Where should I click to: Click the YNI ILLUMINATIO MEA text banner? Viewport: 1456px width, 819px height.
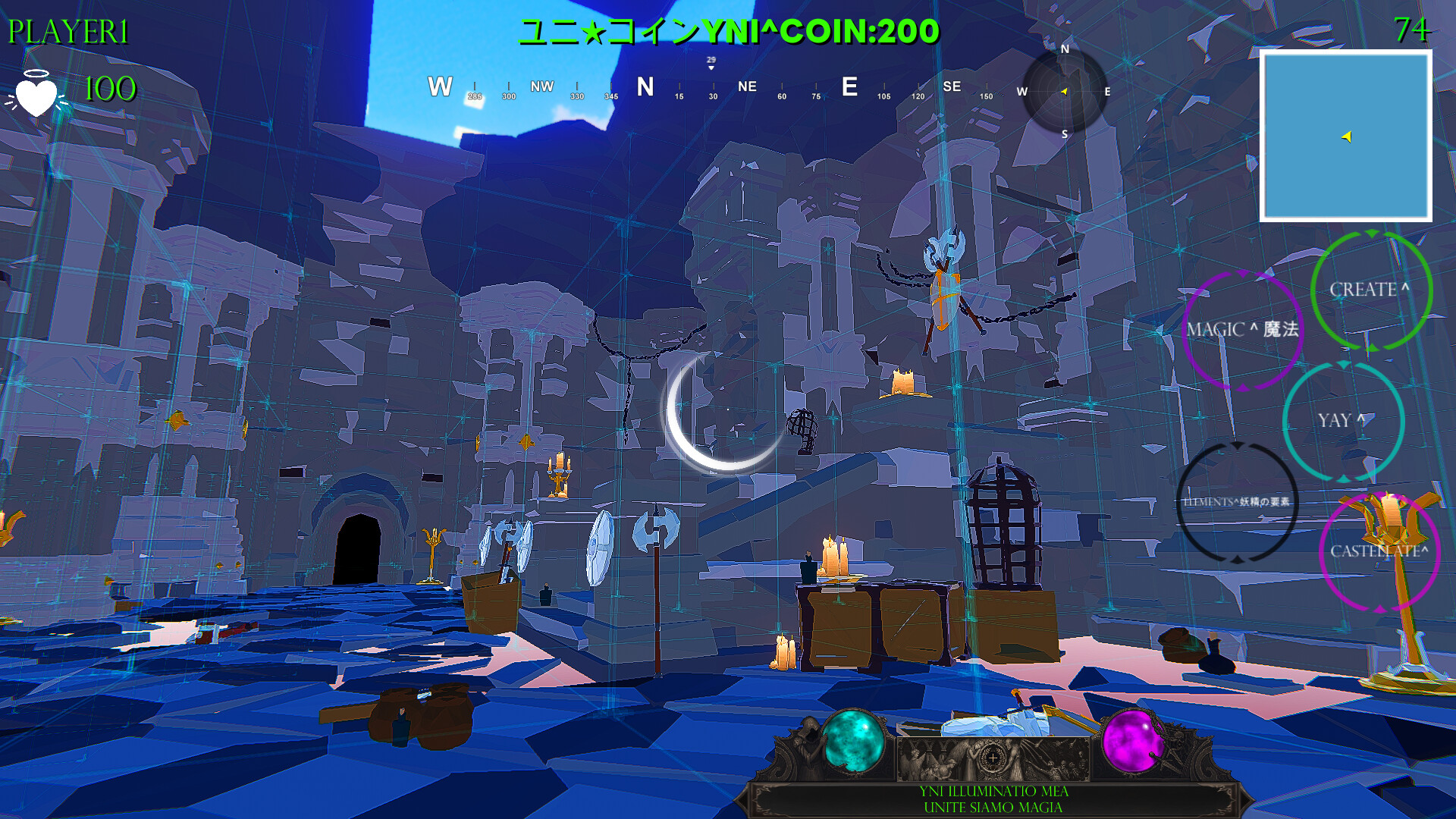(993, 791)
